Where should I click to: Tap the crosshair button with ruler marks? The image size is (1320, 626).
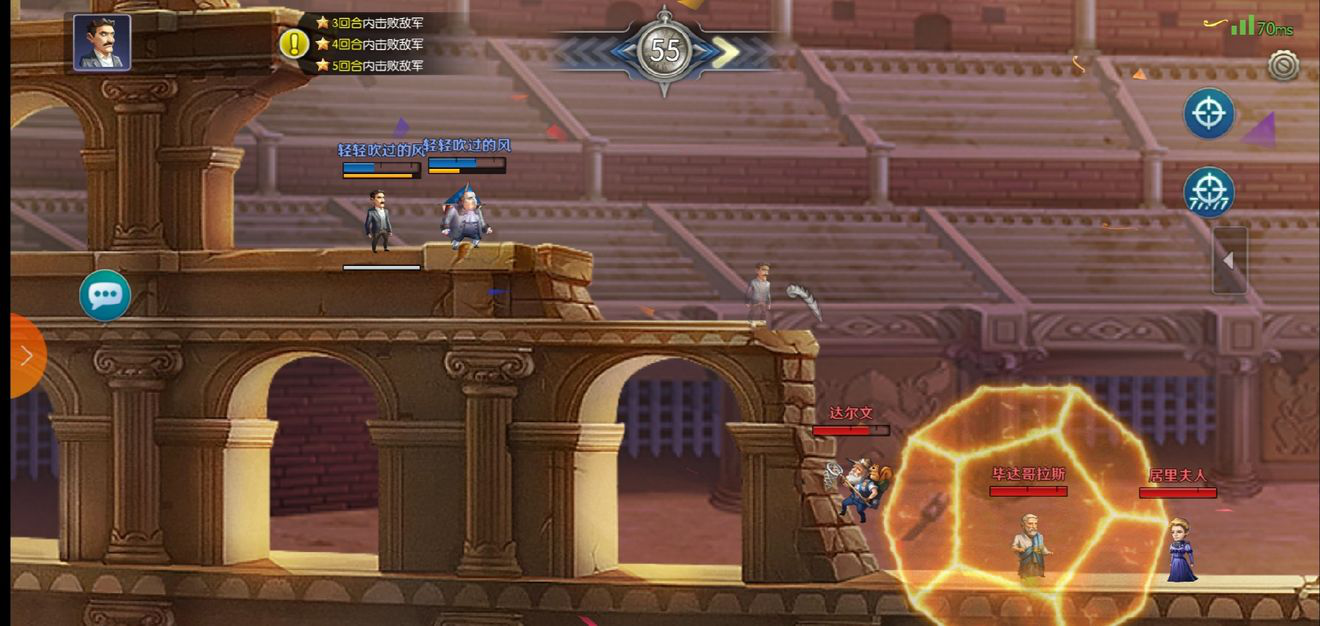click(1209, 192)
